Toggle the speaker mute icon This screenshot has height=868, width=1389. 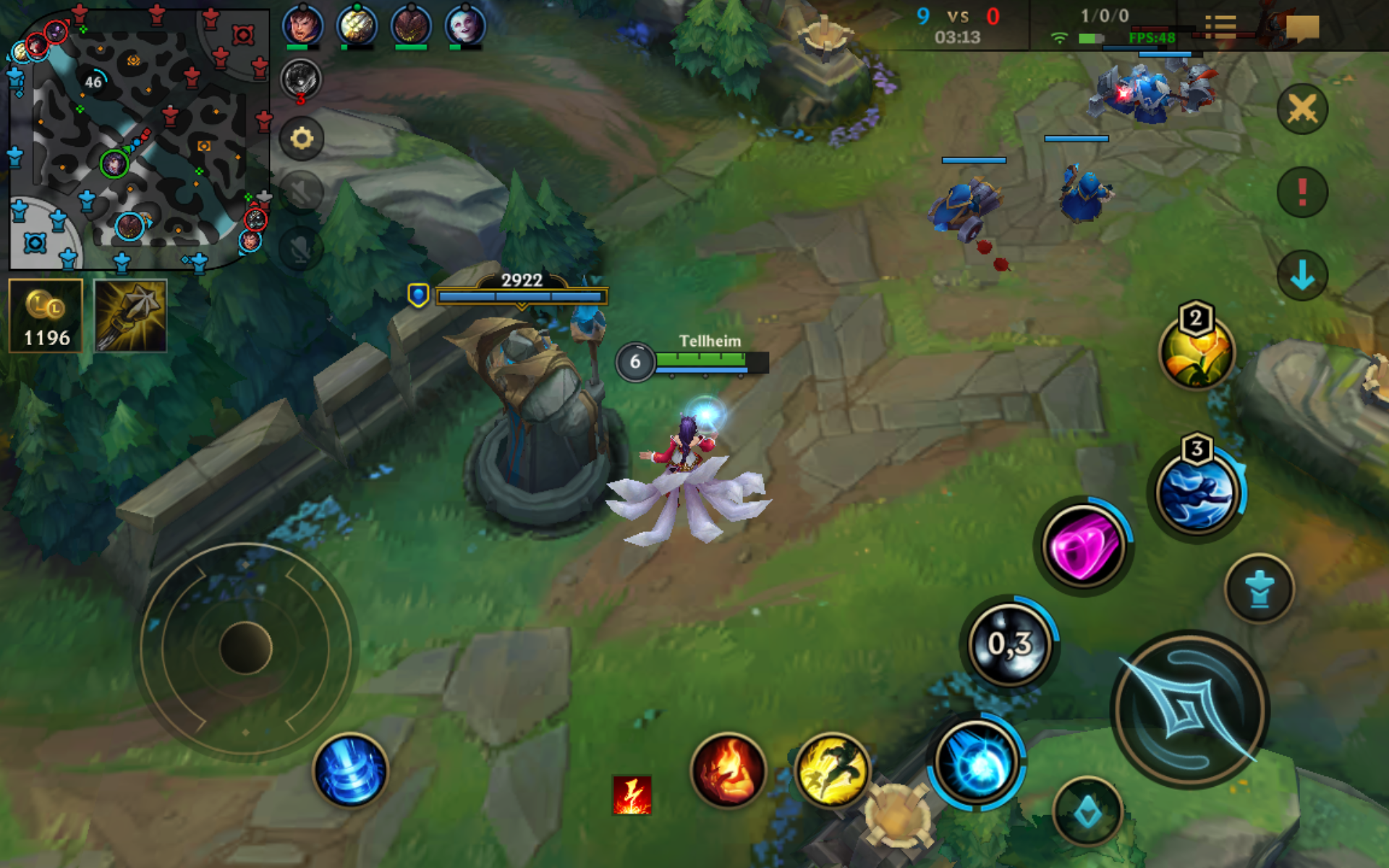point(302,192)
